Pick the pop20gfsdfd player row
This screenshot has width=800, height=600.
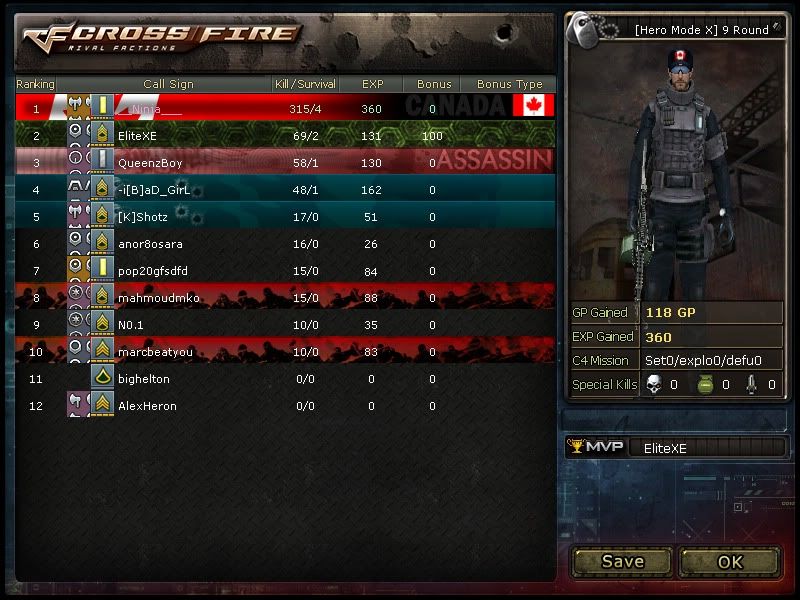(x=285, y=270)
